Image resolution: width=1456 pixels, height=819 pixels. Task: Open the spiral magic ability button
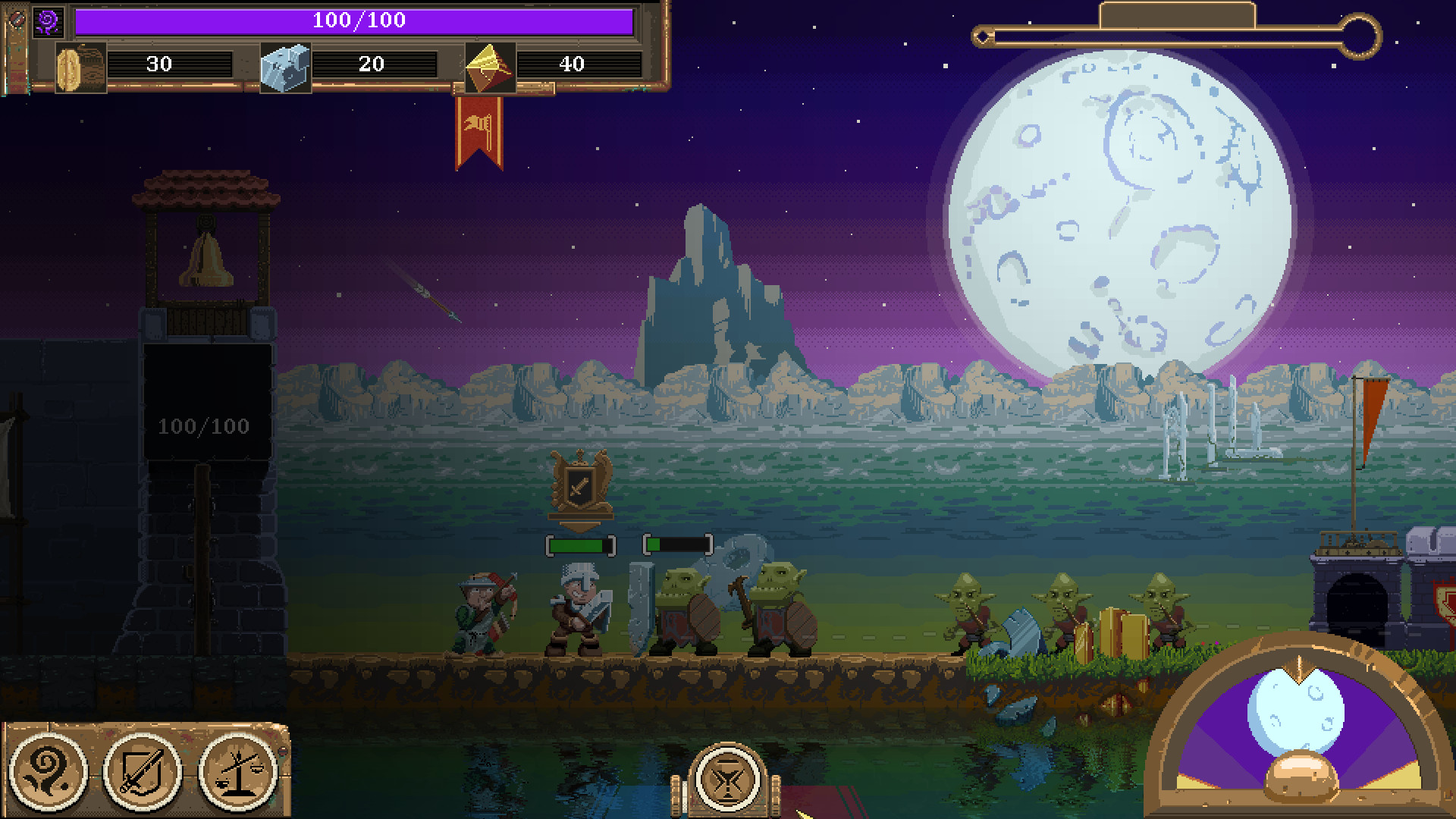[x=49, y=771]
